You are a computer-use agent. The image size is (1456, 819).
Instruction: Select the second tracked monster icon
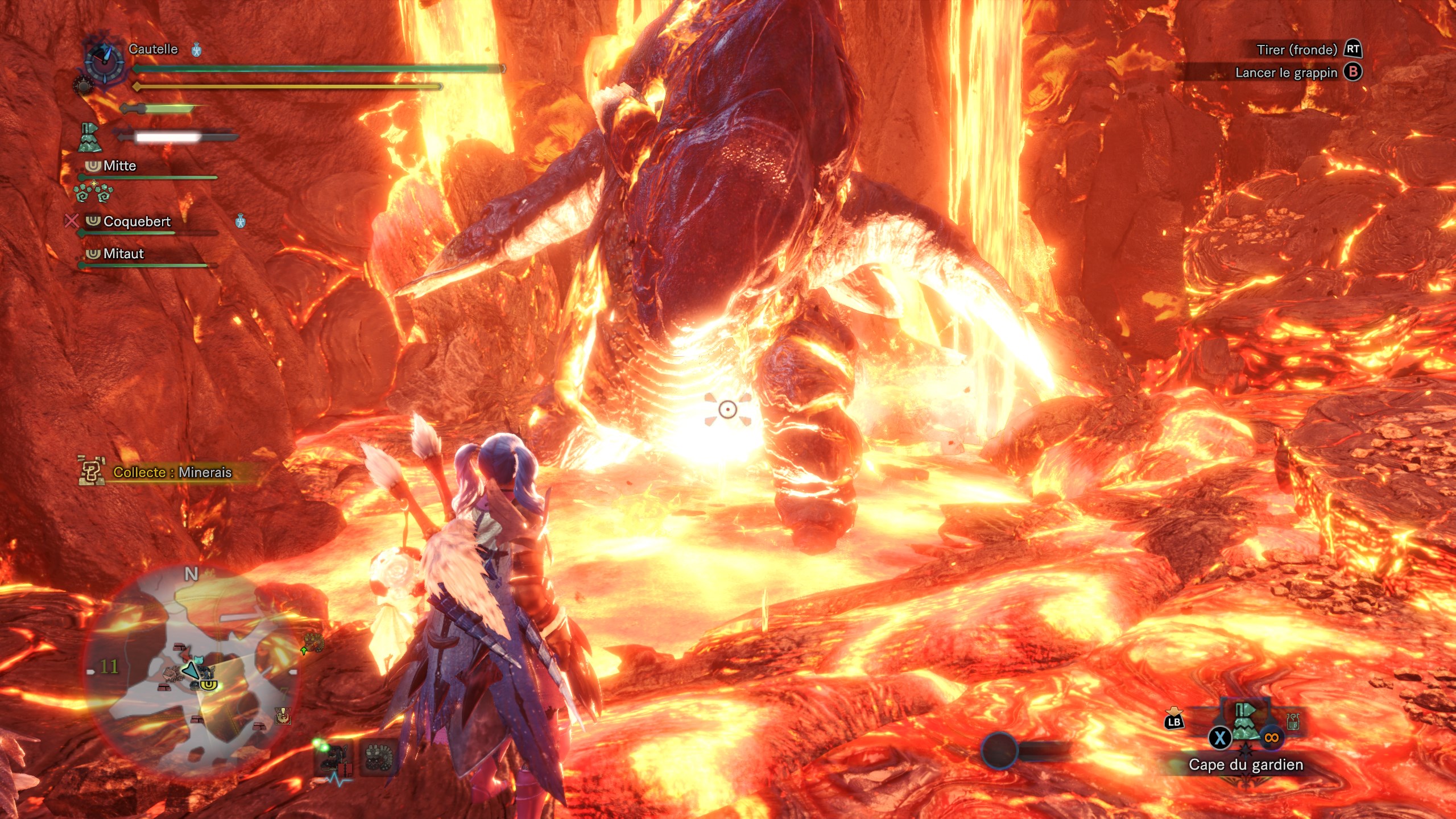point(378,758)
